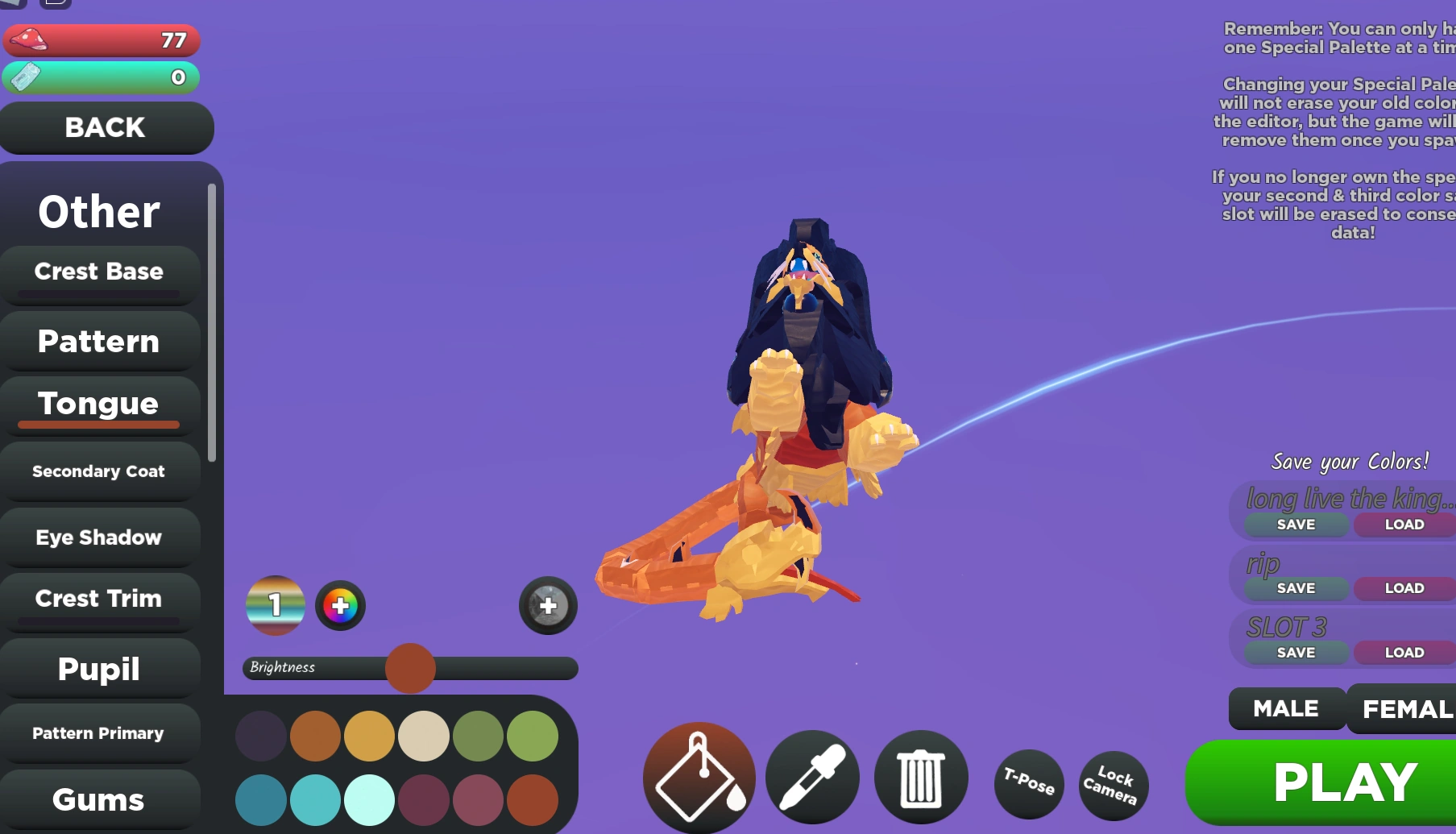This screenshot has width=1456, height=834.
Task: Enable Lock Camera
Action: [1113, 782]
